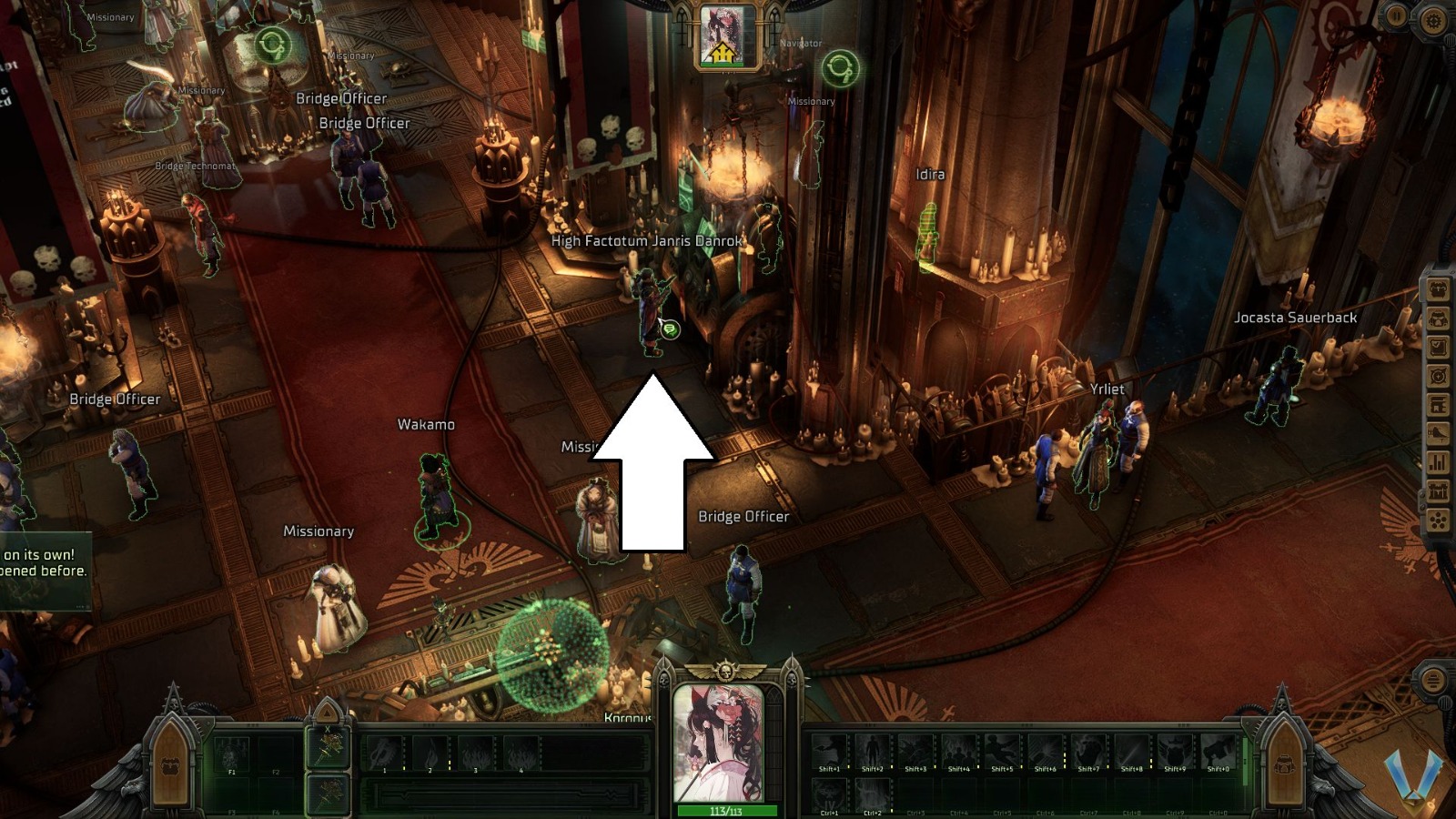Select ability slot 1 on the hotbar
Screen dimensions: 1456x819
point(383,751)
